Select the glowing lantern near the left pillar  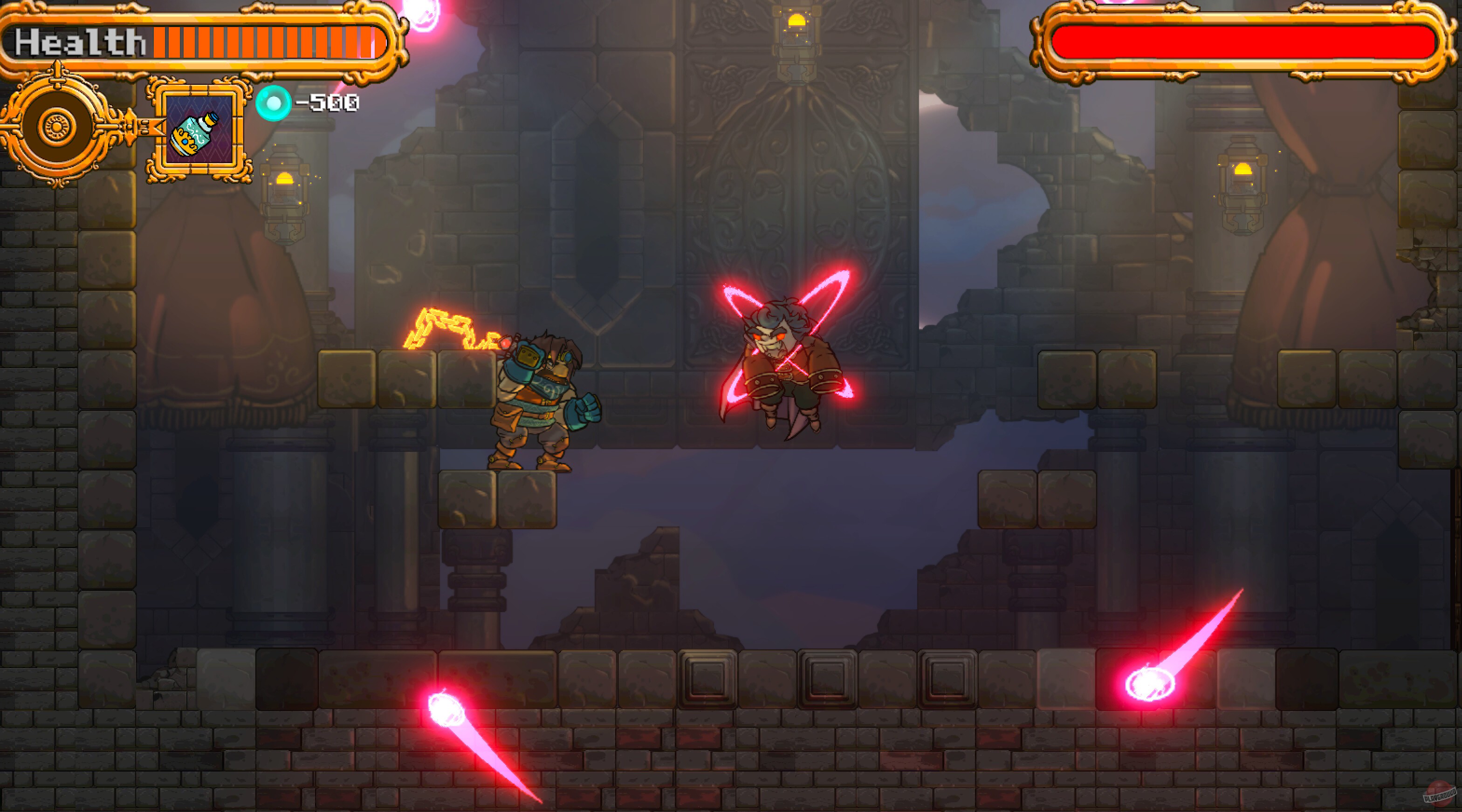pos(284,187)
